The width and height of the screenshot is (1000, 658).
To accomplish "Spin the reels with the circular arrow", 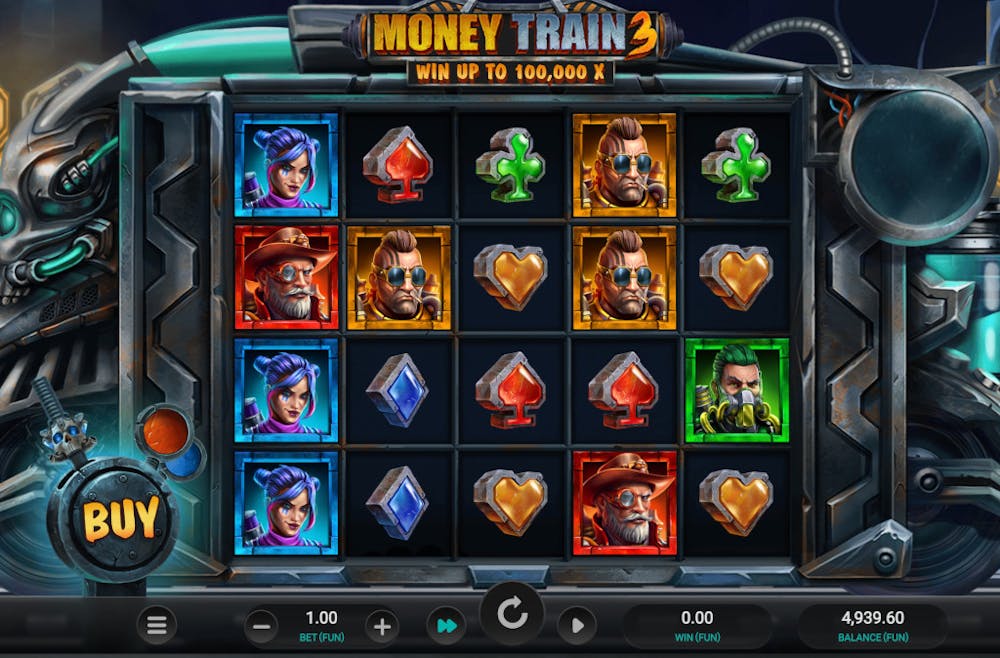I will click(x=512, y=615).
